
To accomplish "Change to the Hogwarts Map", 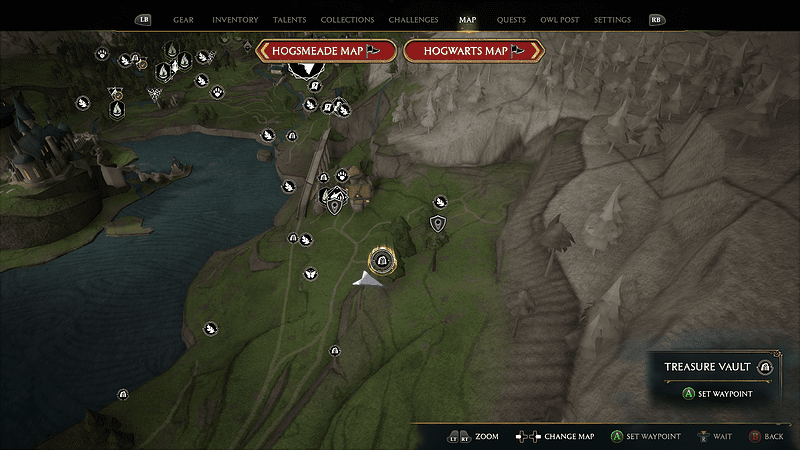I will 474,51.
